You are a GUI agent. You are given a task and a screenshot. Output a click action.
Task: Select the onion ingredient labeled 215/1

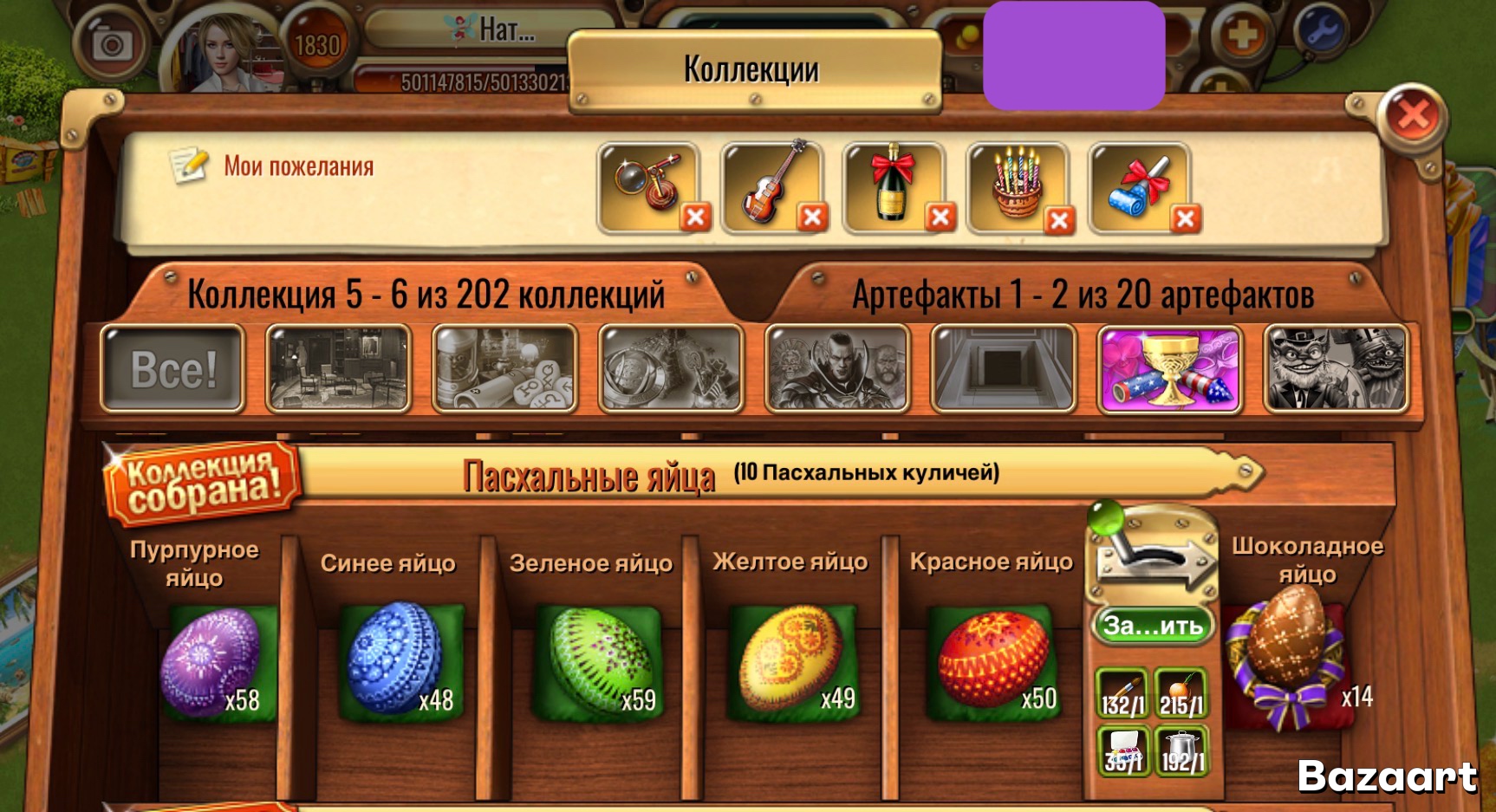(1181, 692)
